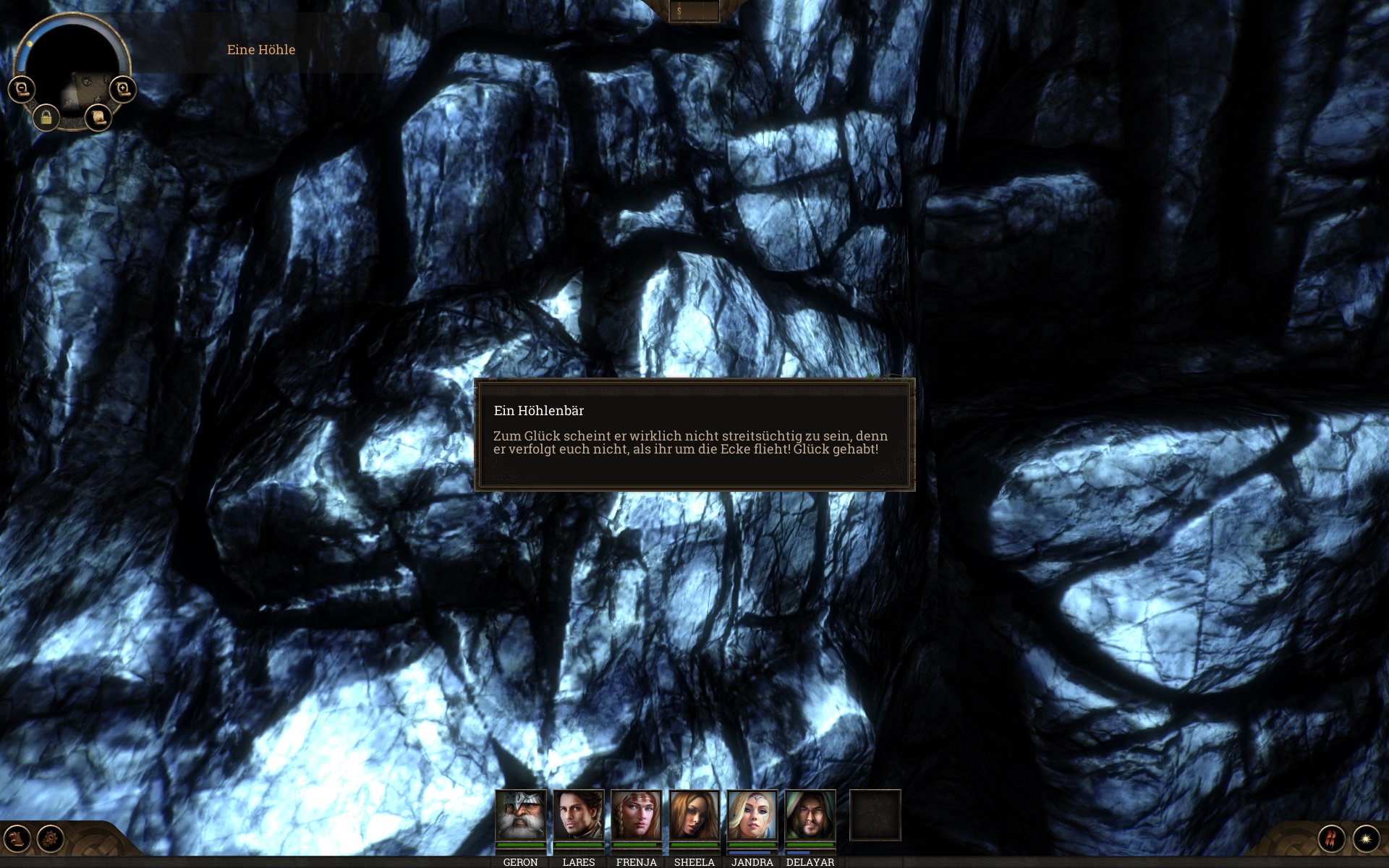This screenshot has width=1389, height=868.
Task: Select Frenja's character portrait
Action: pos(636,816)
